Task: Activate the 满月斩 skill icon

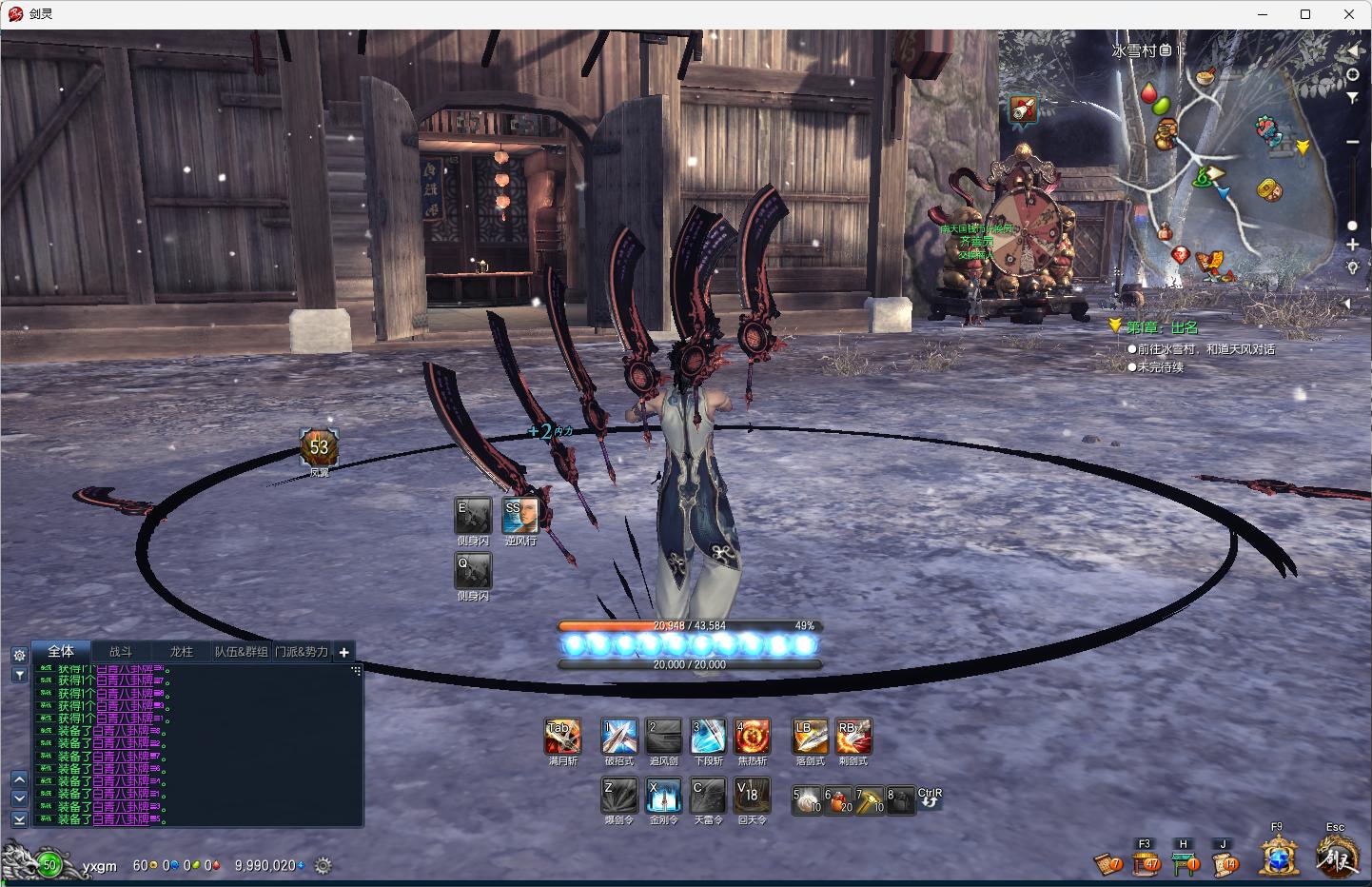Action: tap(562, 737)
